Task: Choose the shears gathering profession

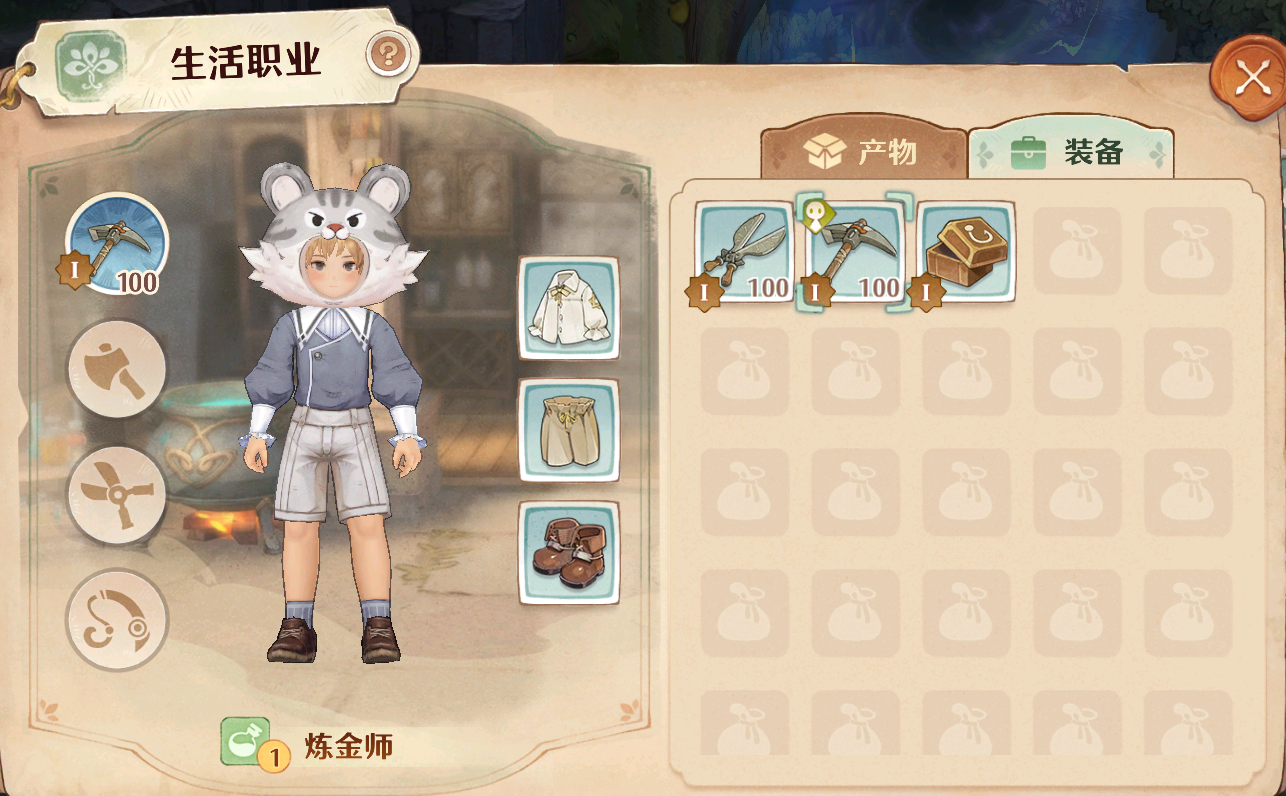Action: point(117,494)
